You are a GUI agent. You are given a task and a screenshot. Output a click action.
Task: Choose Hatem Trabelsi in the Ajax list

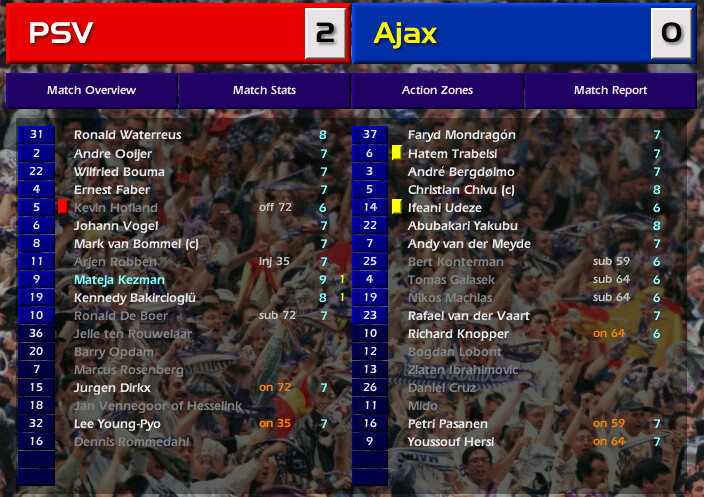(x=452, y=154)
